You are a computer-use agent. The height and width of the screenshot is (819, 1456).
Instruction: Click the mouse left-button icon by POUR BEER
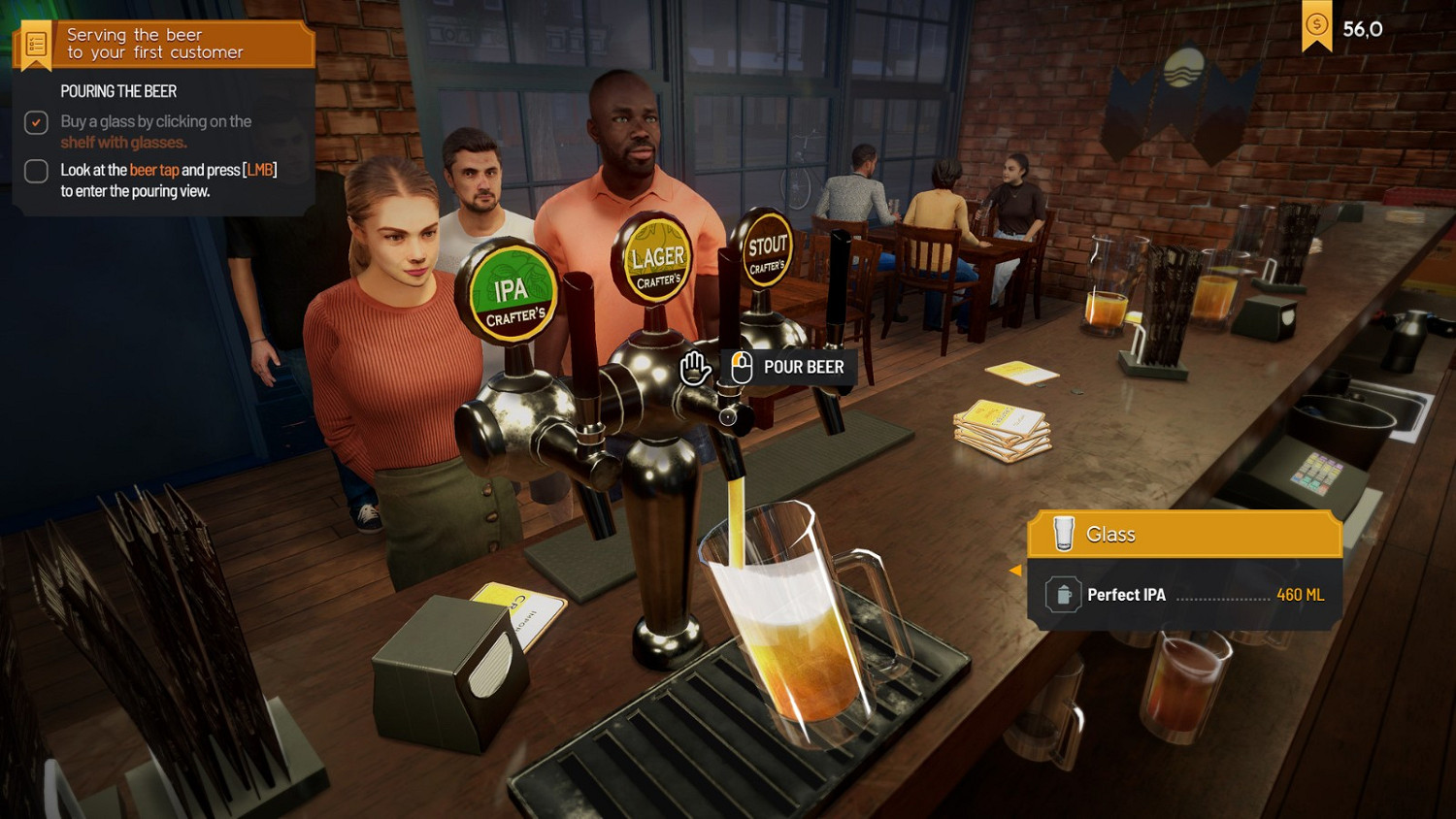pos(741,367)
